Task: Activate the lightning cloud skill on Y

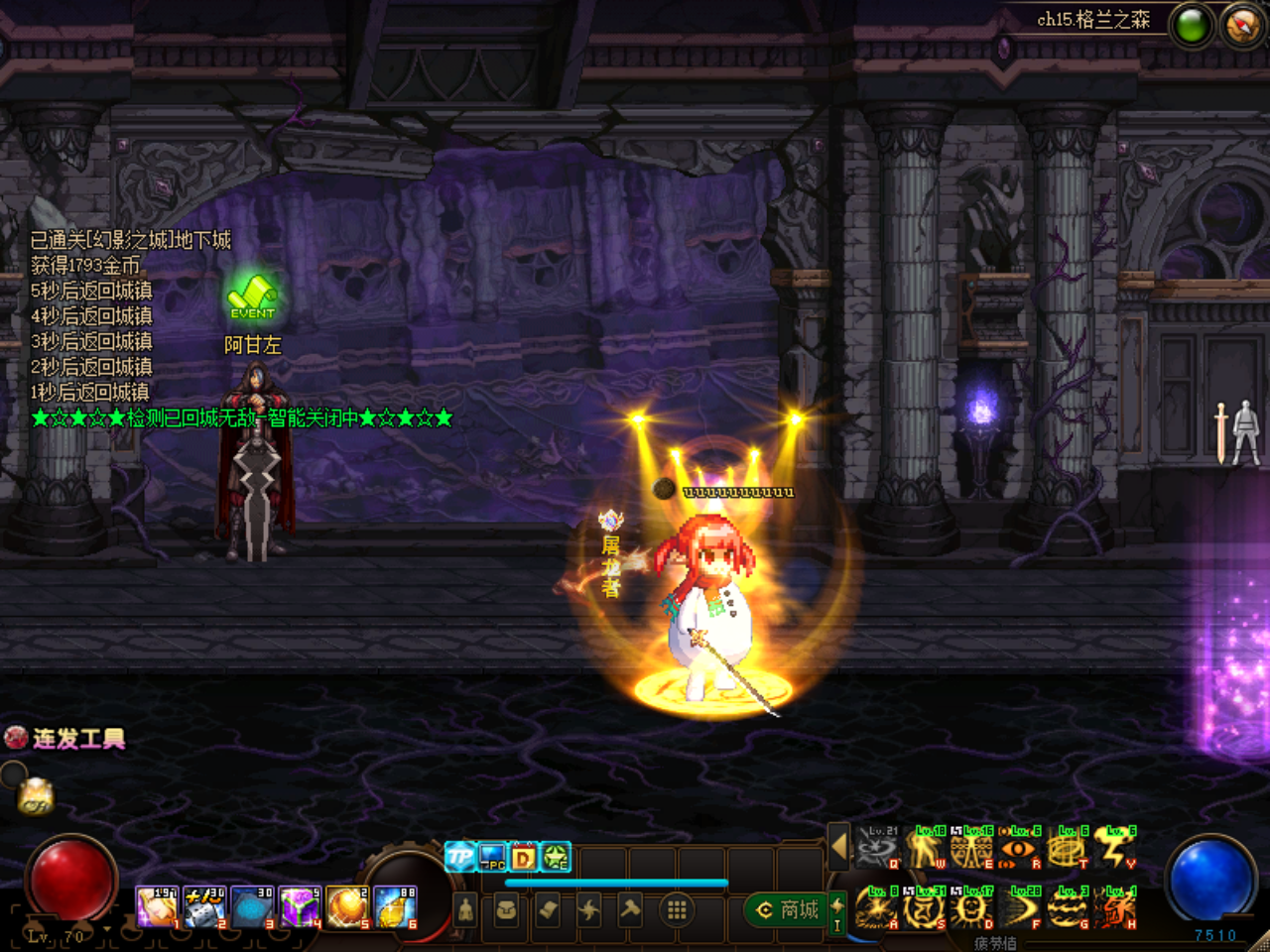Action: (x=1115, y=848)
